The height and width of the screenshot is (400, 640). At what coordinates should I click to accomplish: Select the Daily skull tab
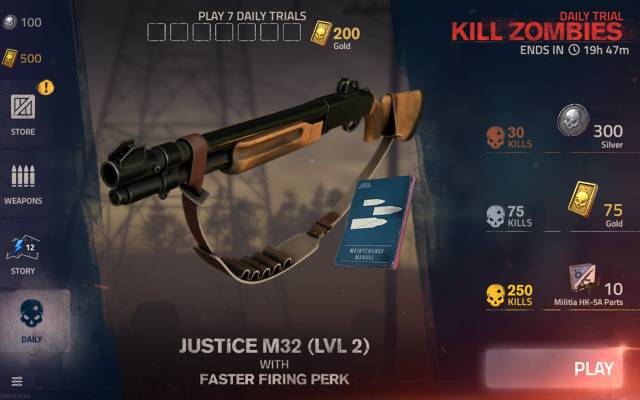(32, 320)
